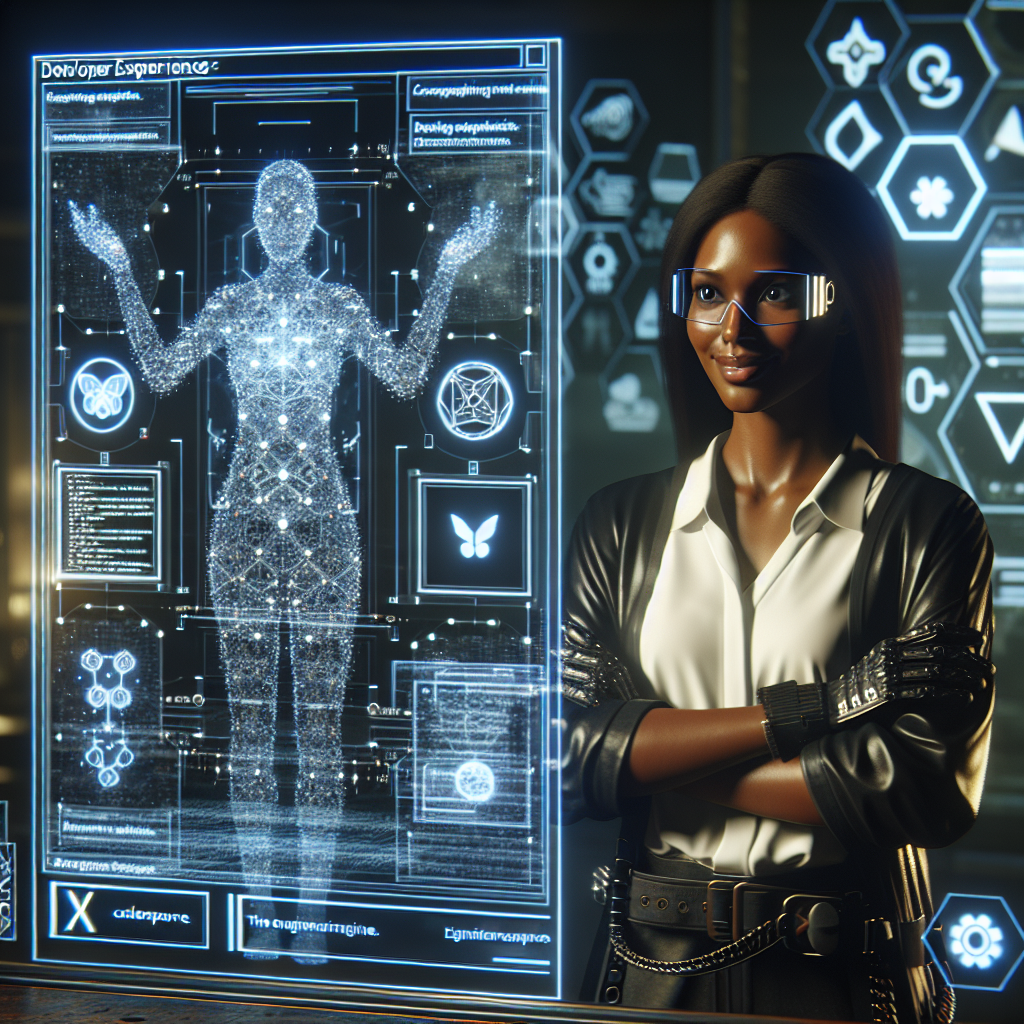Open the text list panel beside the hologram

[109, 522]
